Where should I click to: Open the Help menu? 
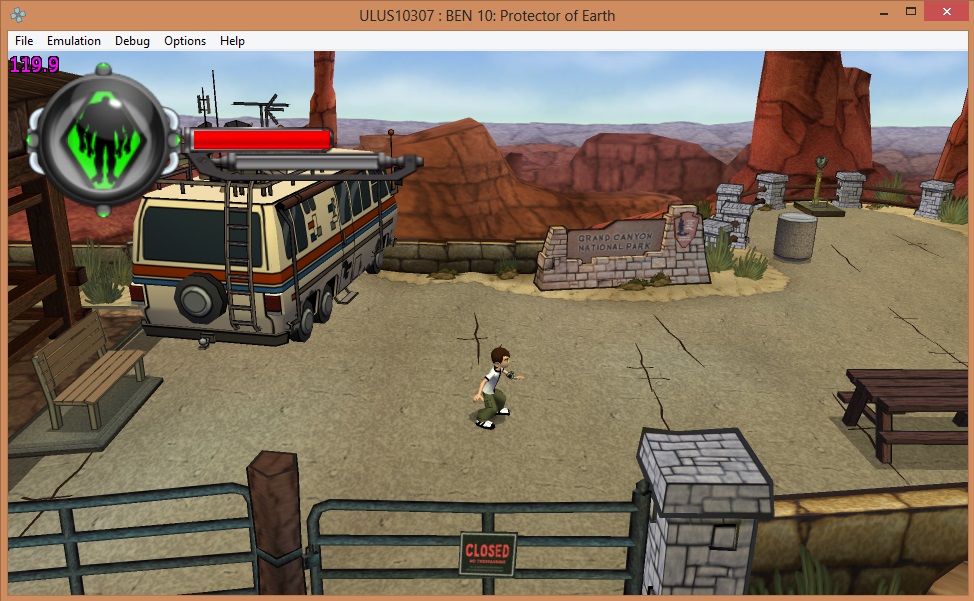(232, 41)
